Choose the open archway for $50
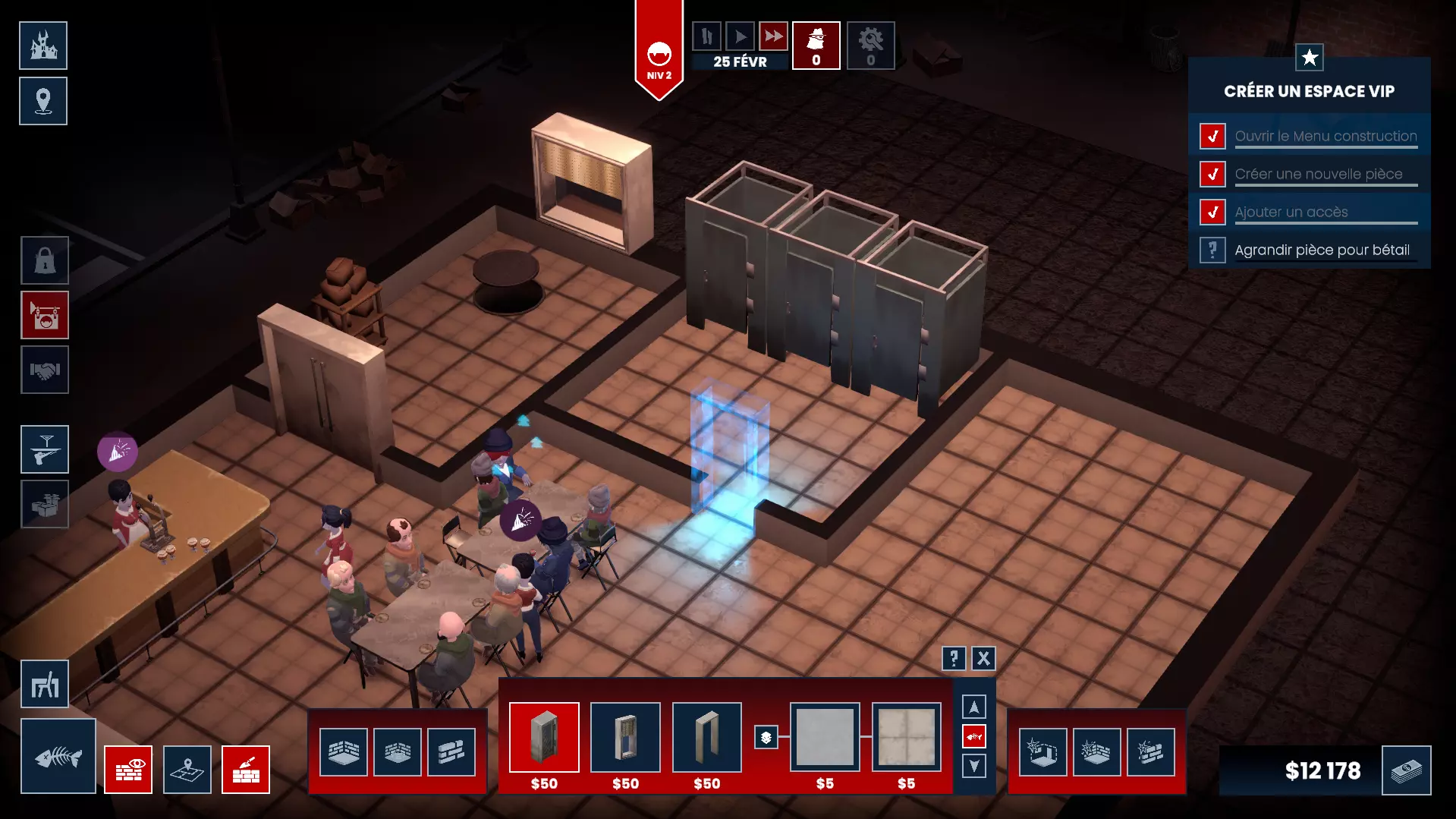1456x819 pixels. [x=706, y=737]
